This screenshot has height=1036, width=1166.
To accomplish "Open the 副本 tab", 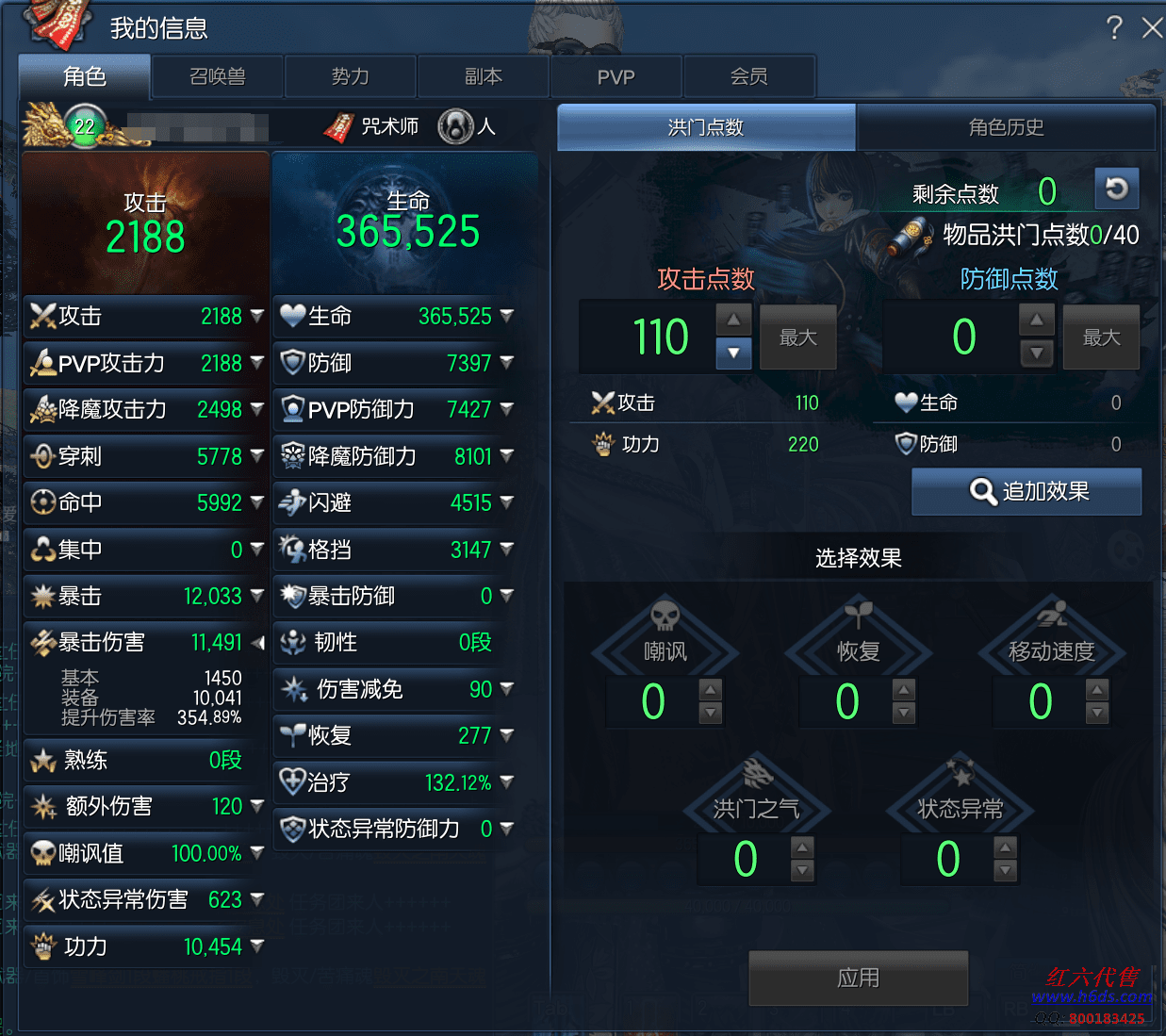I will coord(484,76).
